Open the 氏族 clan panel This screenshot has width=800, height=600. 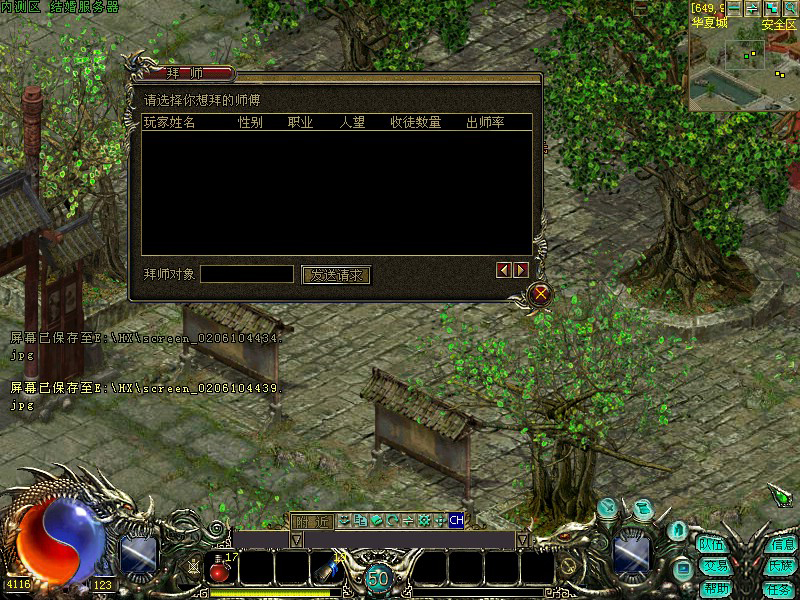(x=781, y=566)
